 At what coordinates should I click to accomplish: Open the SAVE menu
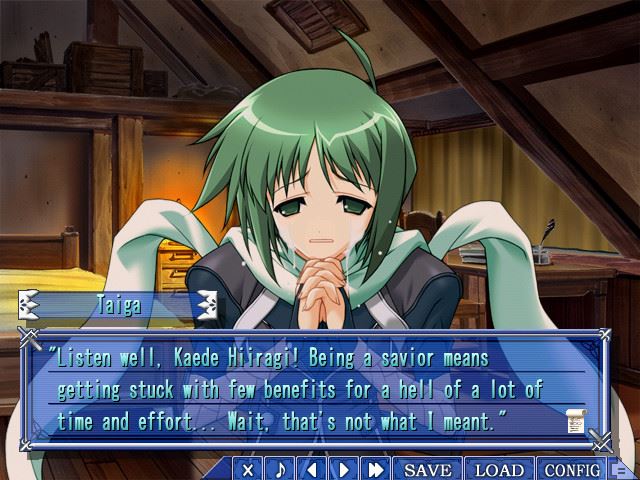point(427,469)
